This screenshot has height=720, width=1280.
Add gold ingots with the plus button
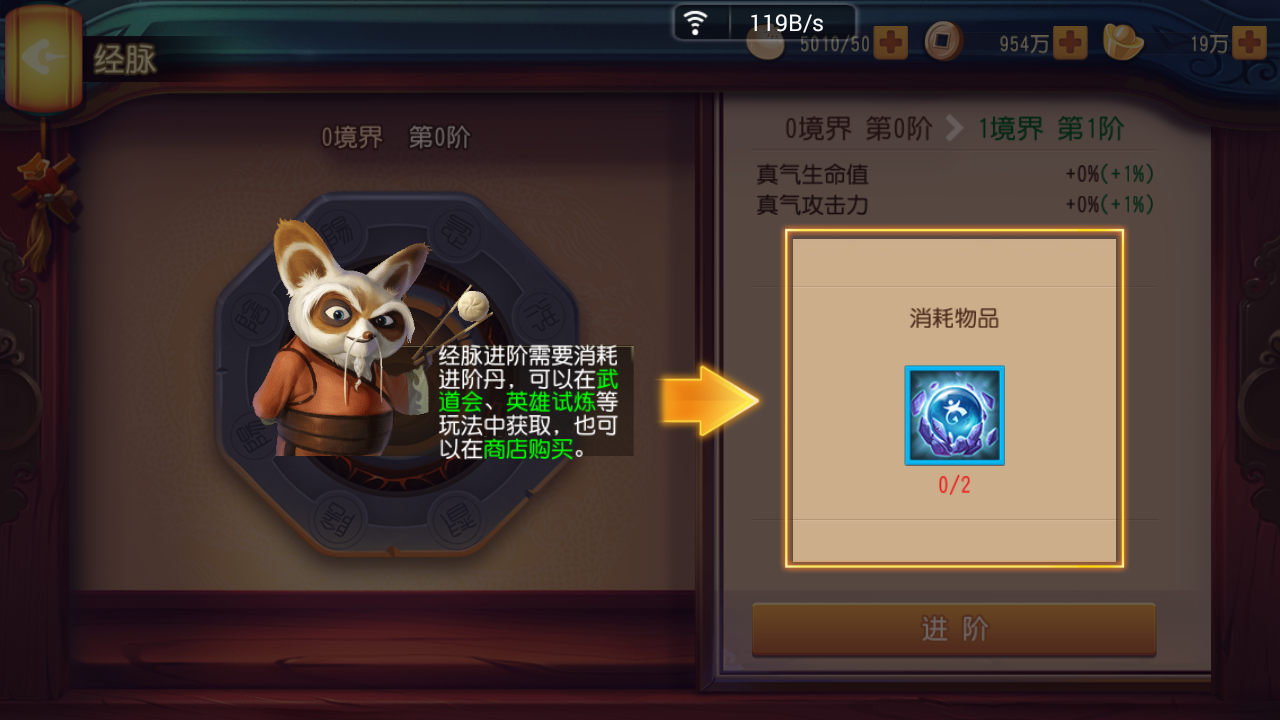tap(1249, 43)
